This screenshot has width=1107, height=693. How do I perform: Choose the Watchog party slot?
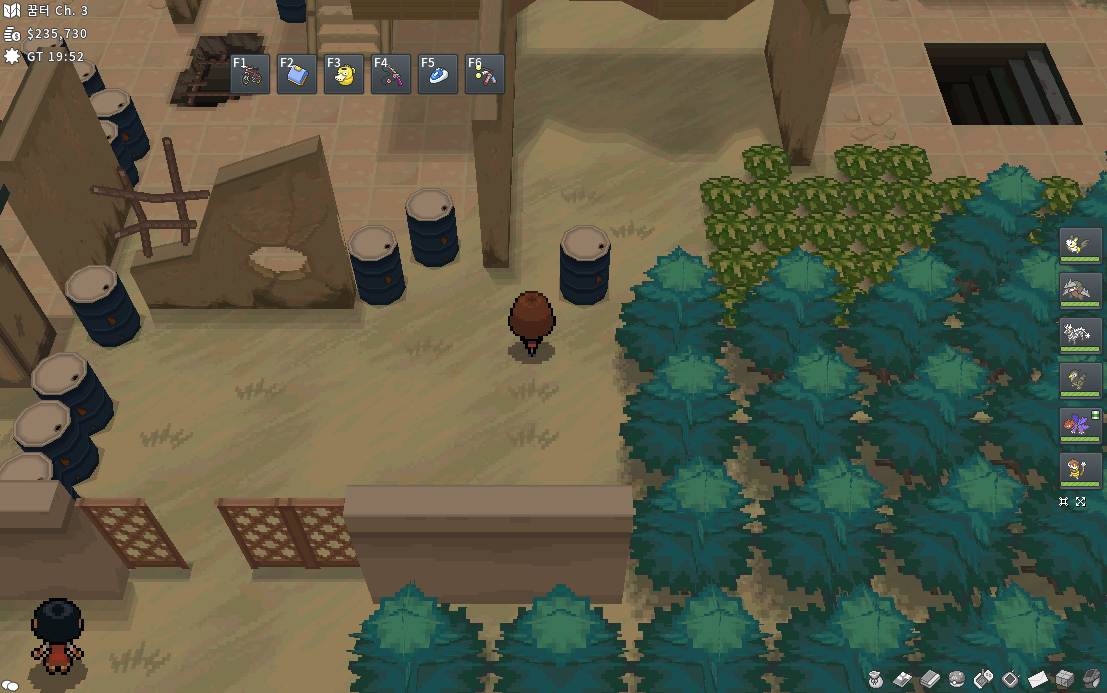pos(1080,471)
